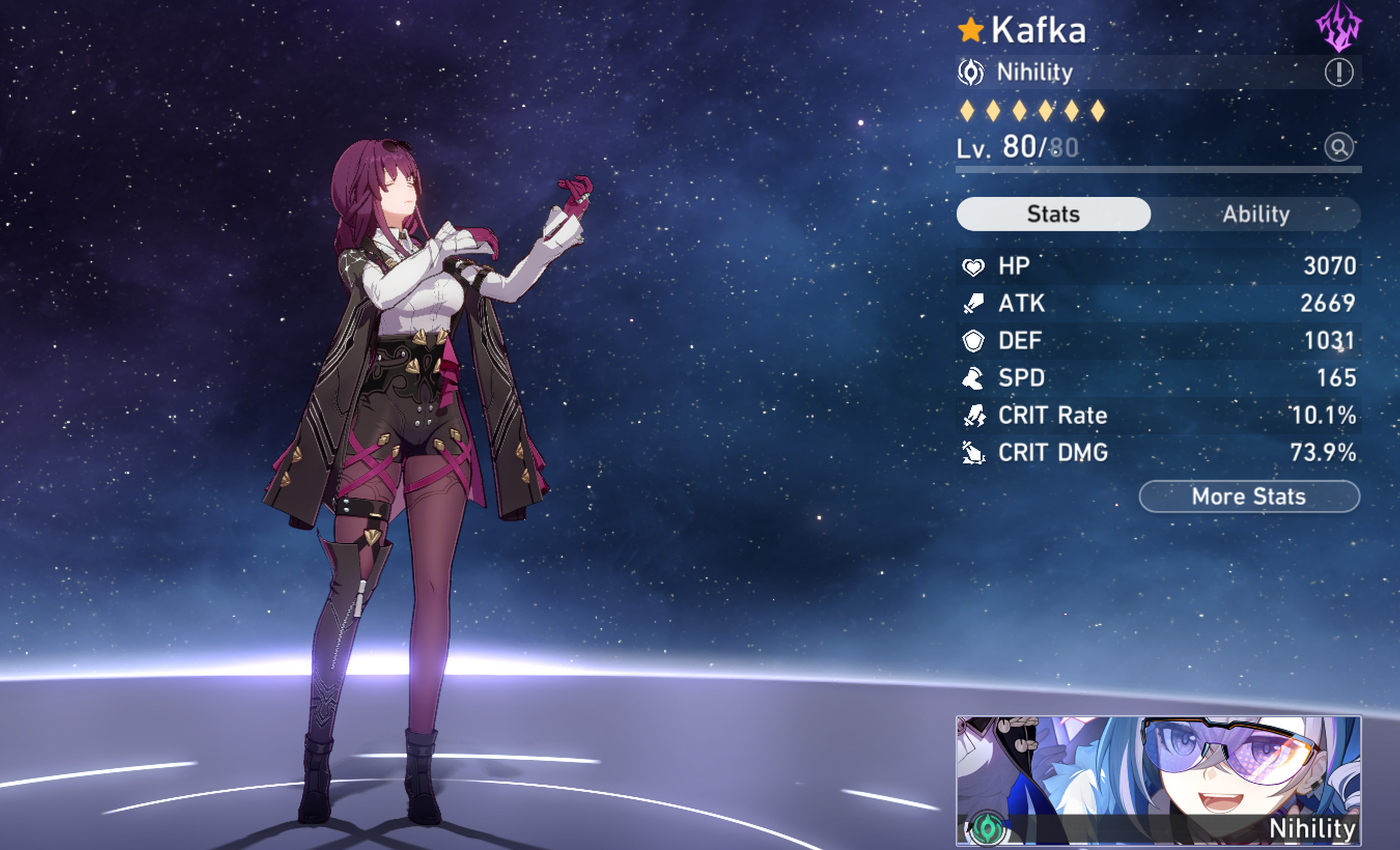This screenshot has width=1400, height=850.
Task: Switch to the Ability tab
Action: 1256,214
